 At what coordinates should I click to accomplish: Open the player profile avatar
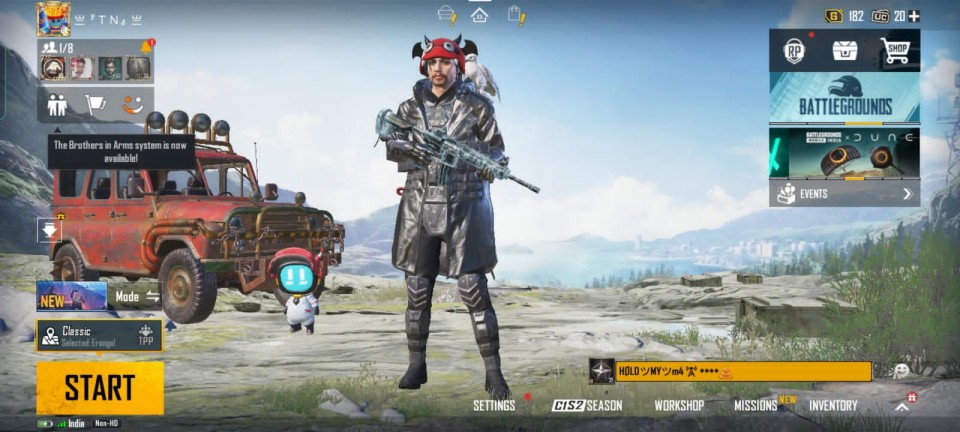pyautogui.click(x=53, y=18)
